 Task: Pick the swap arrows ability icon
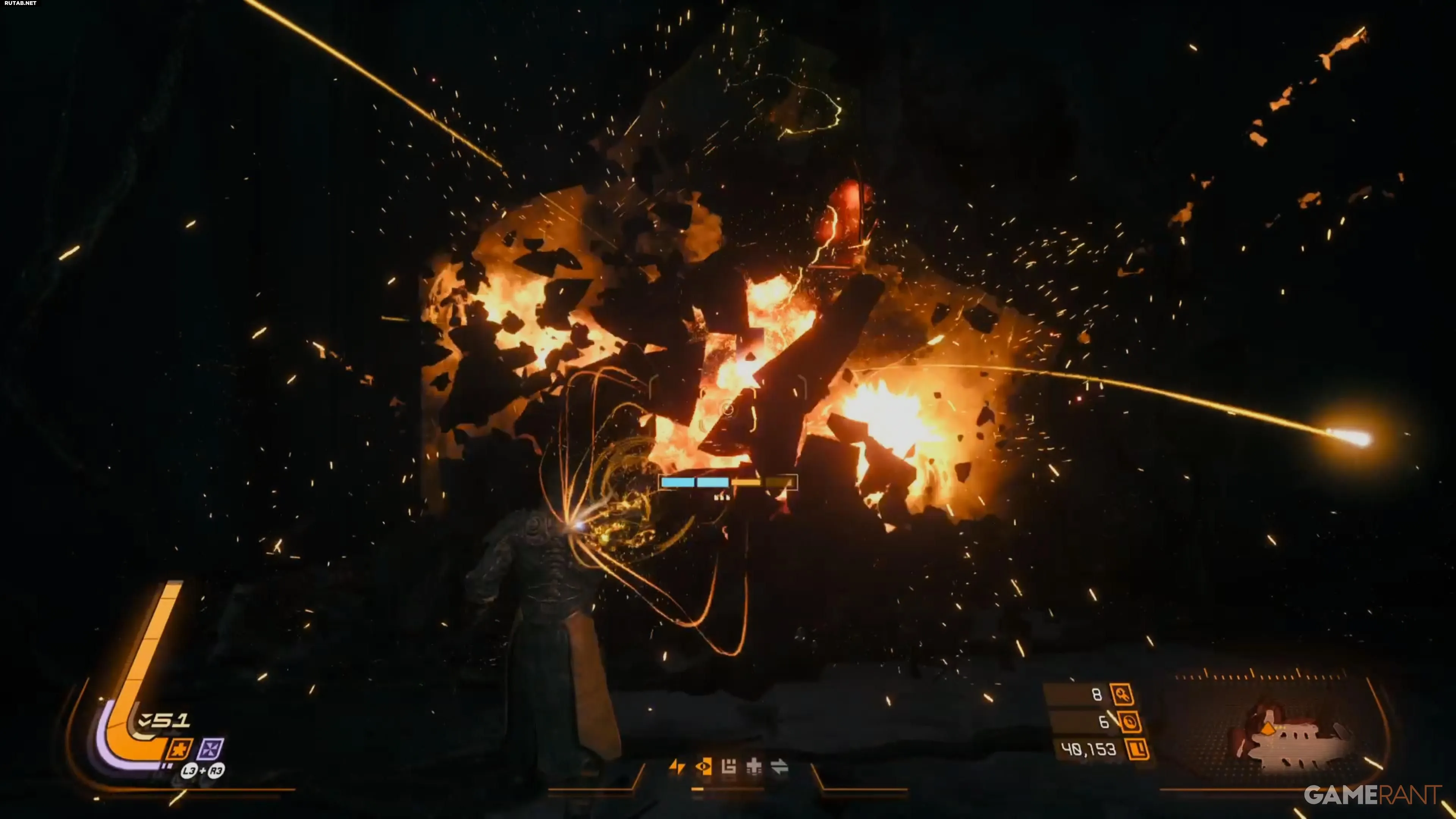[x=780, y=766]
